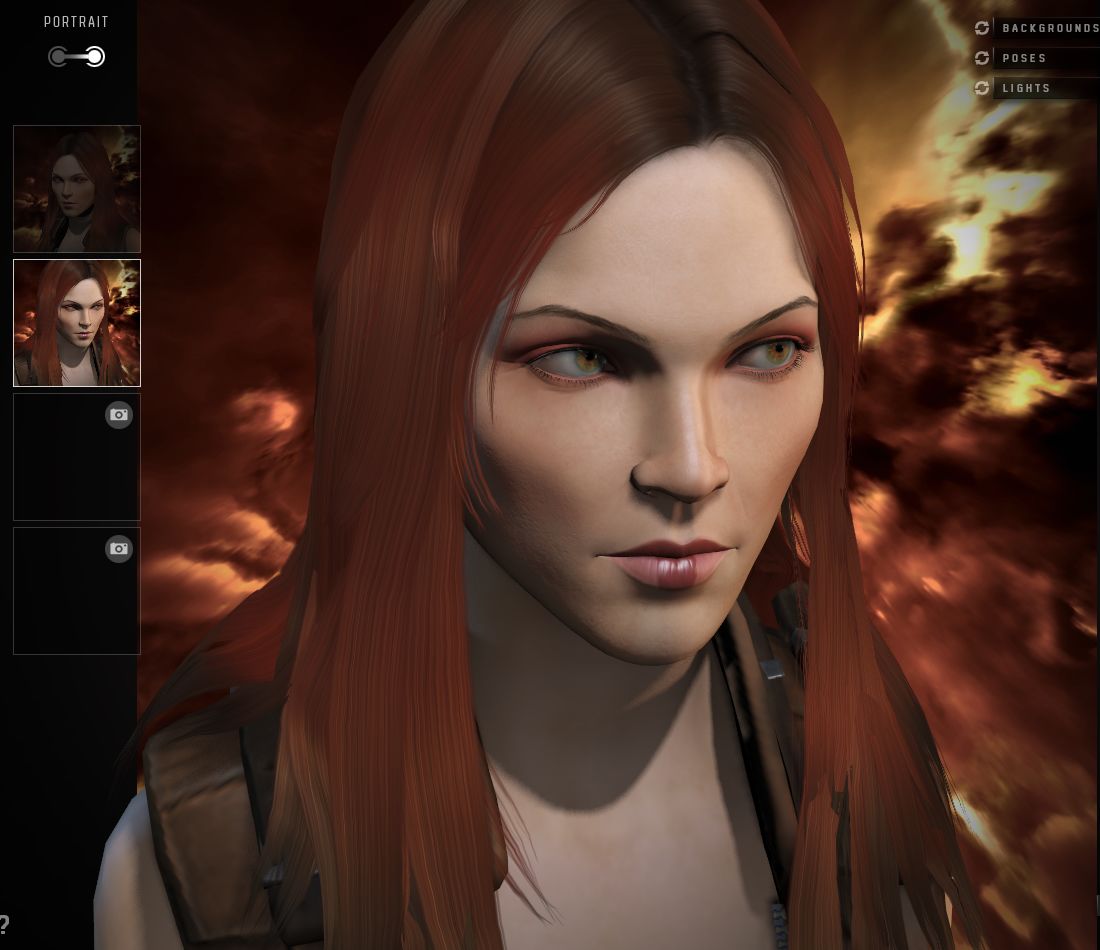Open the Backgrounds panel
The image size is (1100, 950).
(1049, 28)
